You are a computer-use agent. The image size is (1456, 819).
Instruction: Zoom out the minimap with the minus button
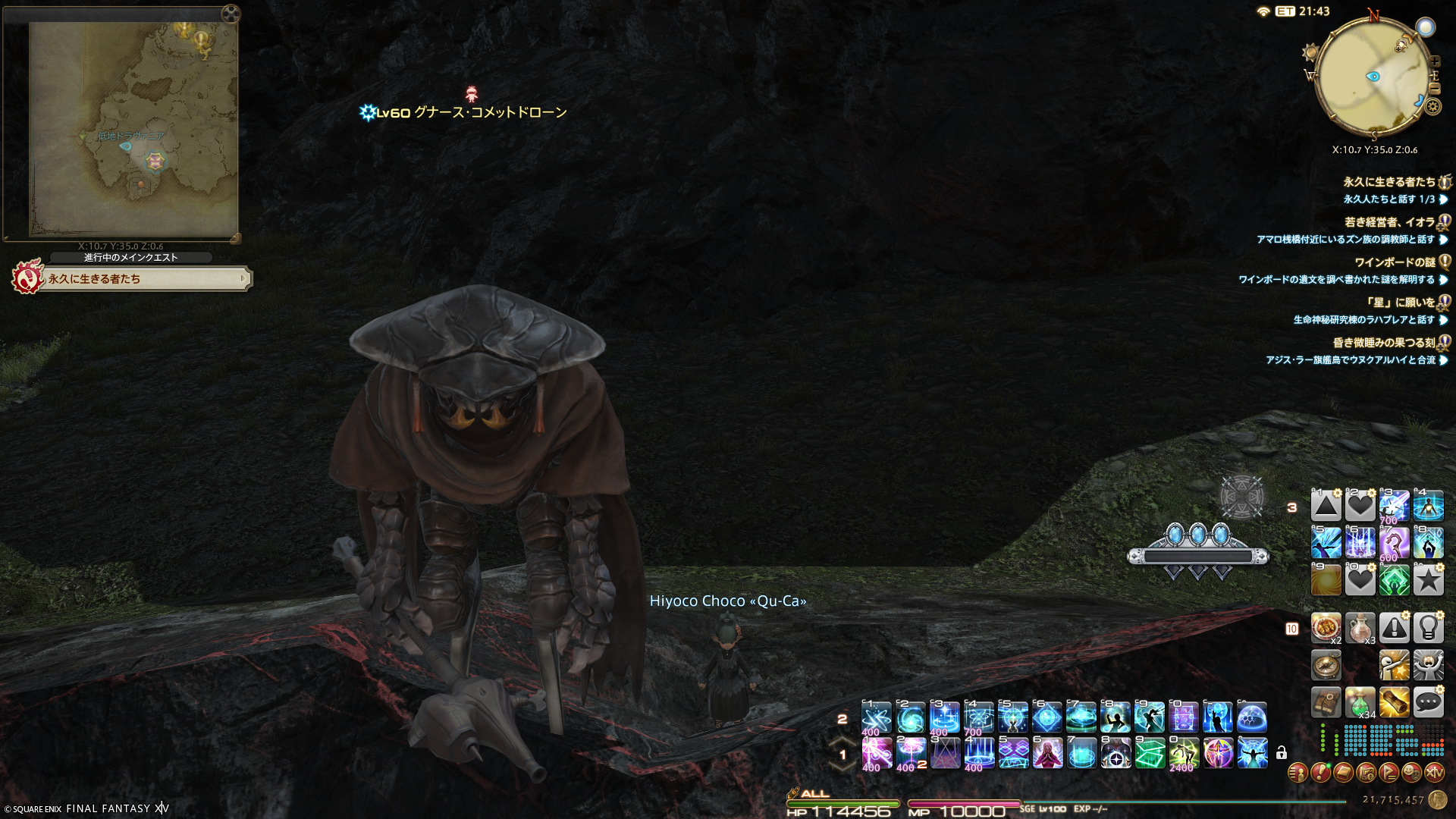point(1434,88)
